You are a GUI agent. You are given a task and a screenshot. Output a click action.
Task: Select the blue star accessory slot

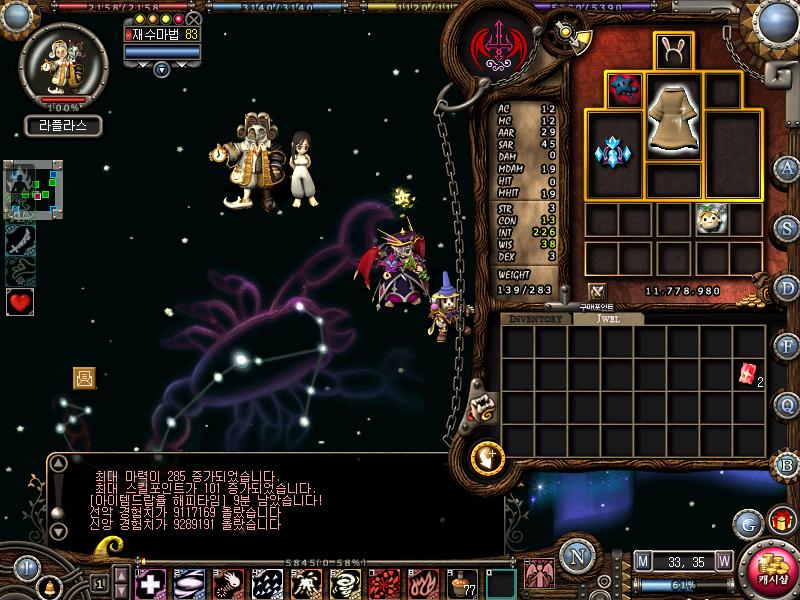[x=625, y=89]
